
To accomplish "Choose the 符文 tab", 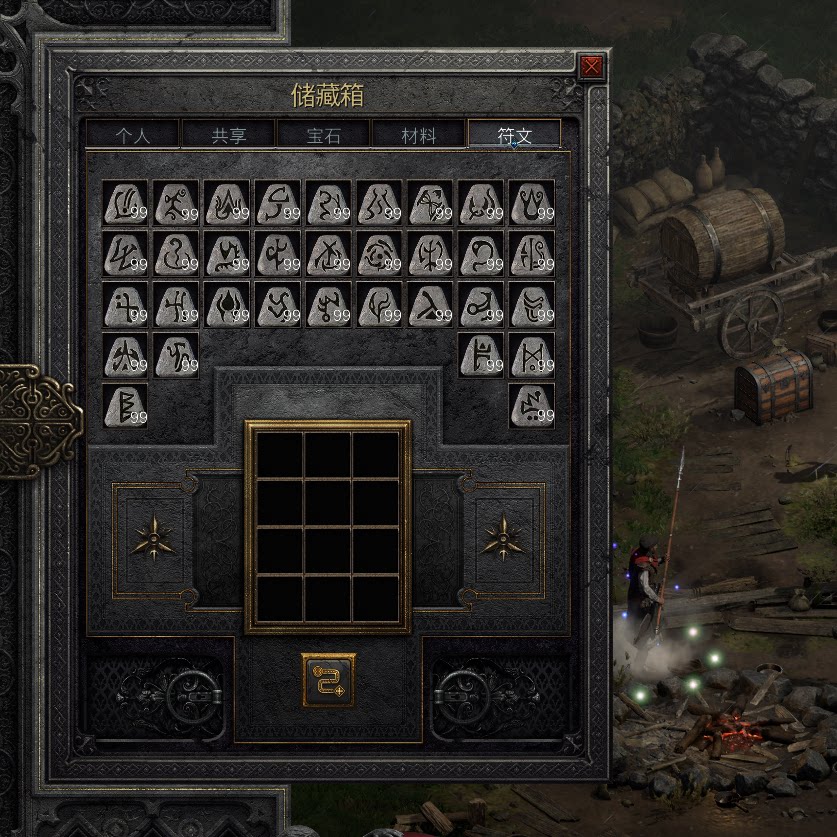I will click(x=514, y=135).
